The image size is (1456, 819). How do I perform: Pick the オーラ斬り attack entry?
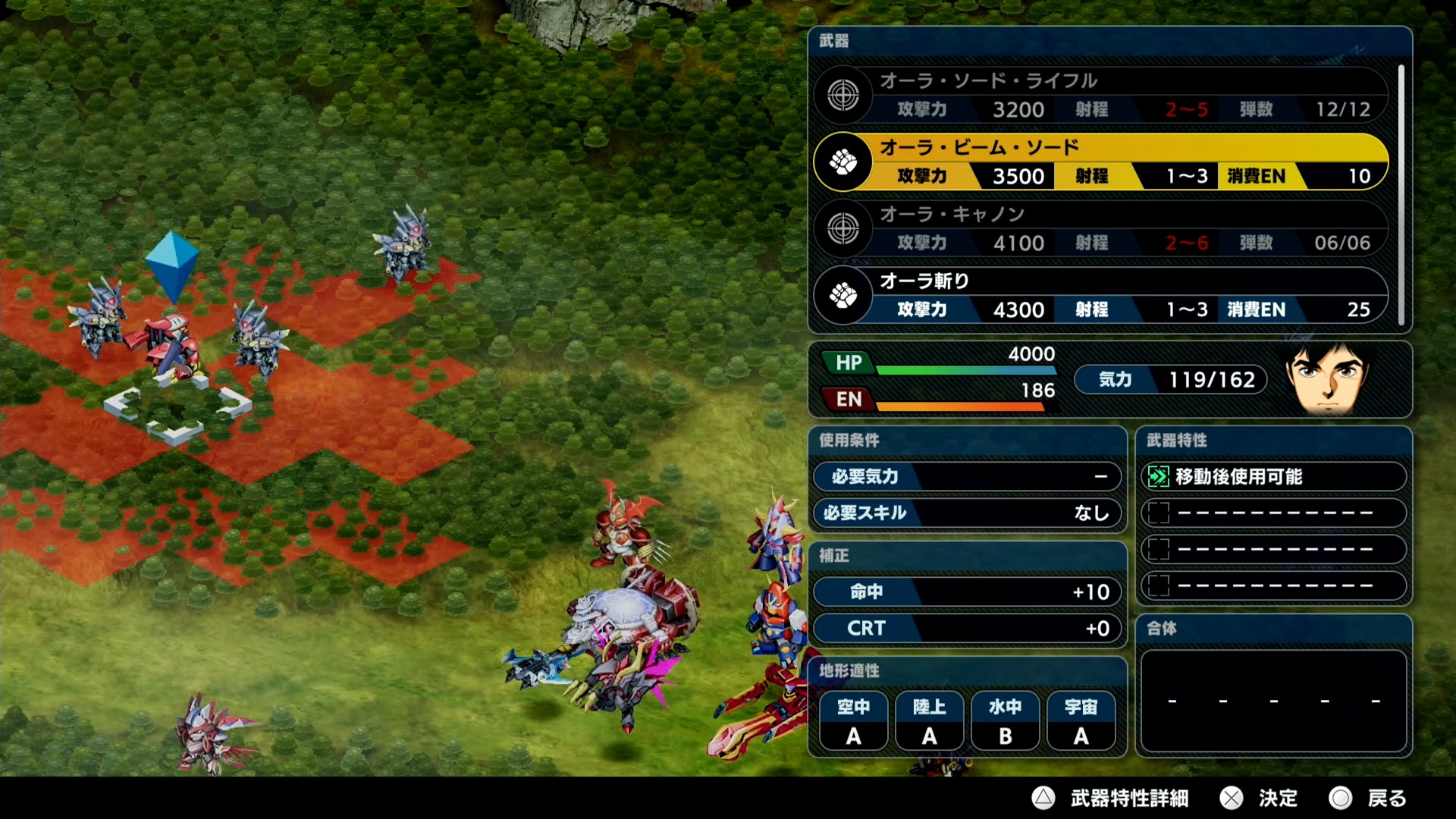[1100, 295]
